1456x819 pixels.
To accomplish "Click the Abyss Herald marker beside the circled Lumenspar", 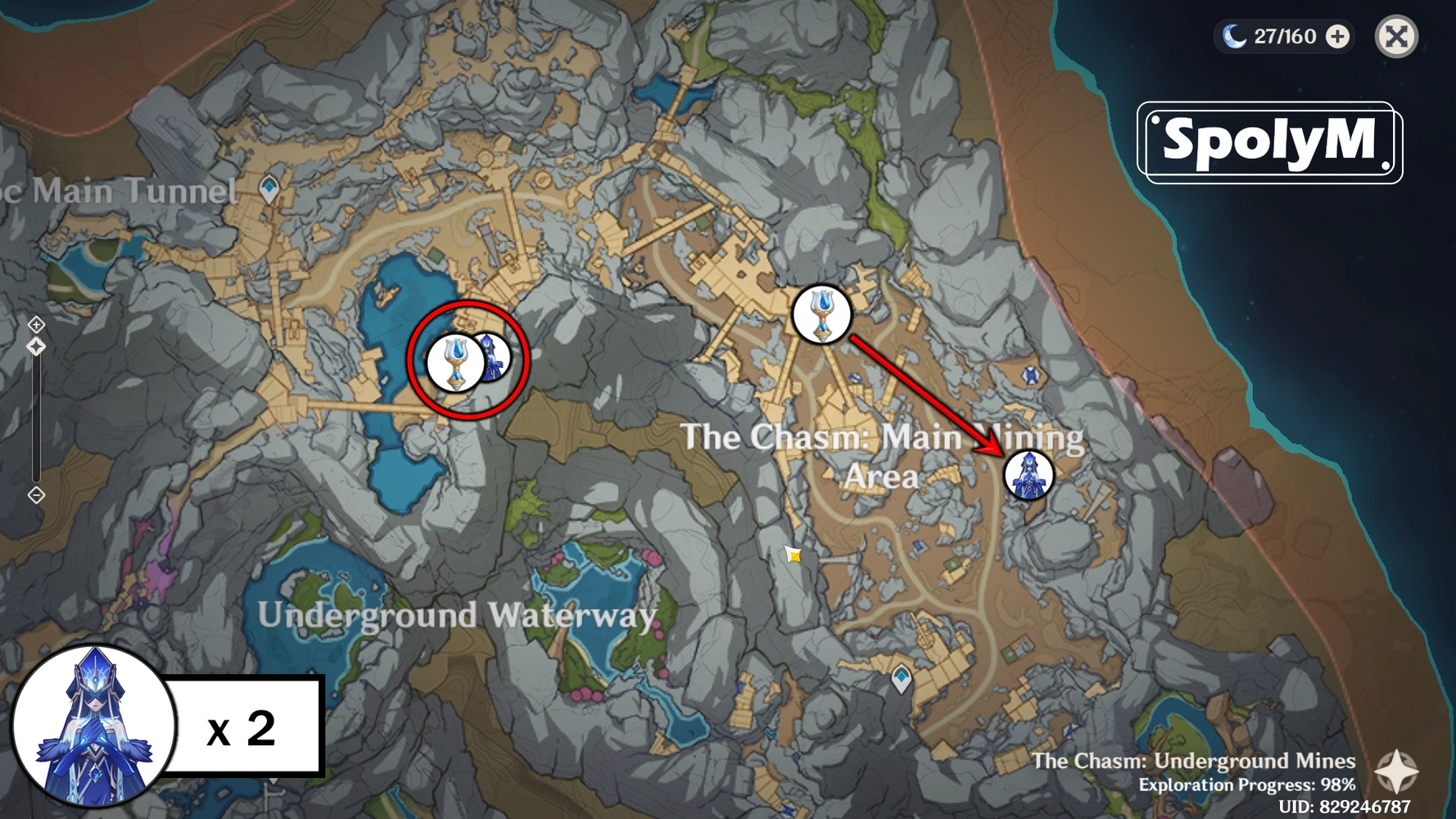I will pyautogui.click(x=494, y=356).
